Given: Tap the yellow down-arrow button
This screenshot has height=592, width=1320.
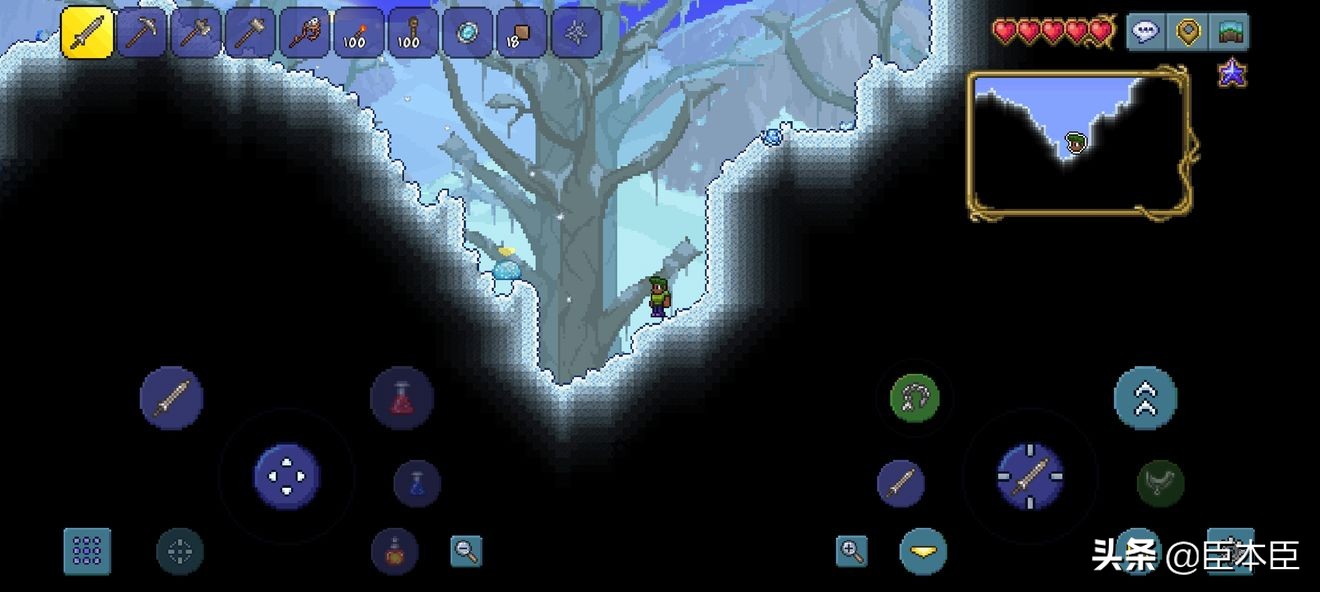Looking at the screenshot, I should (x=923, y=551).
